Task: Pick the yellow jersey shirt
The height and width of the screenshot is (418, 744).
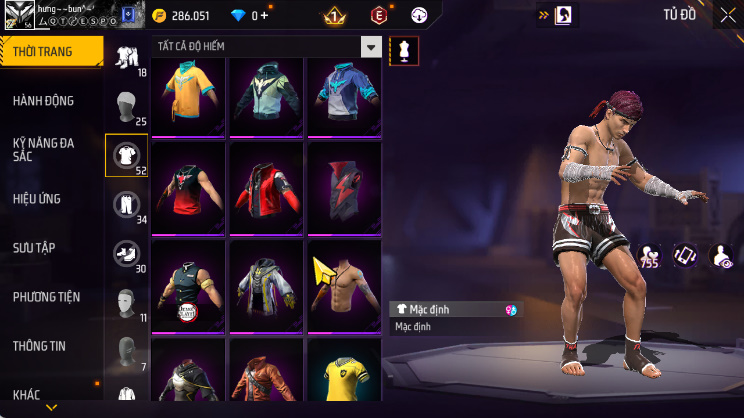Action: coord(343,375)
